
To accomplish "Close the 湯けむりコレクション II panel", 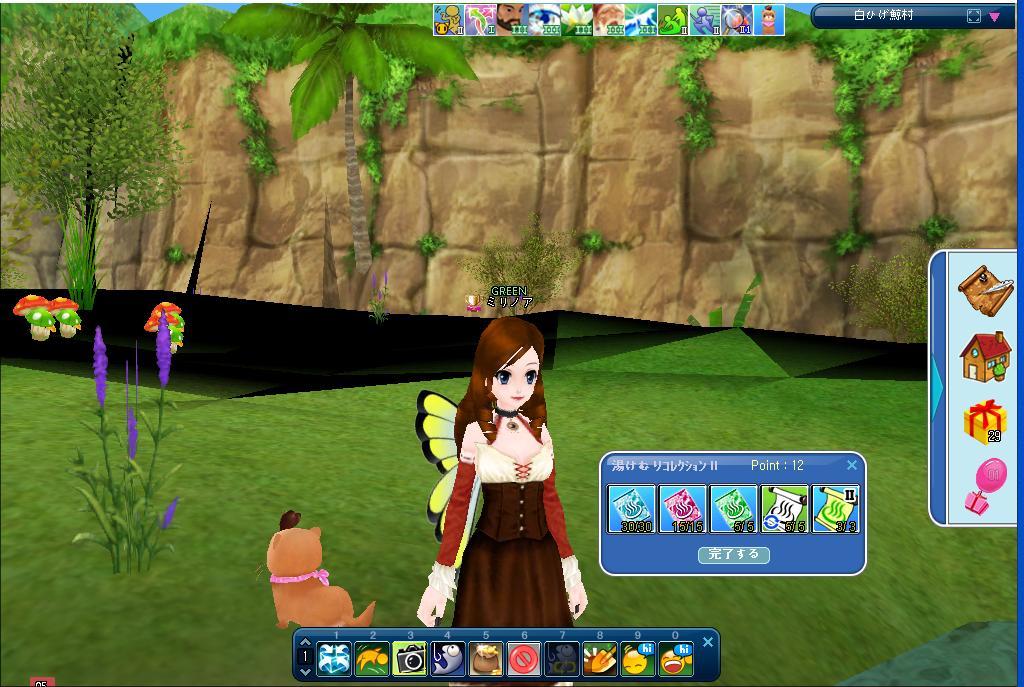I will point(851,465).
